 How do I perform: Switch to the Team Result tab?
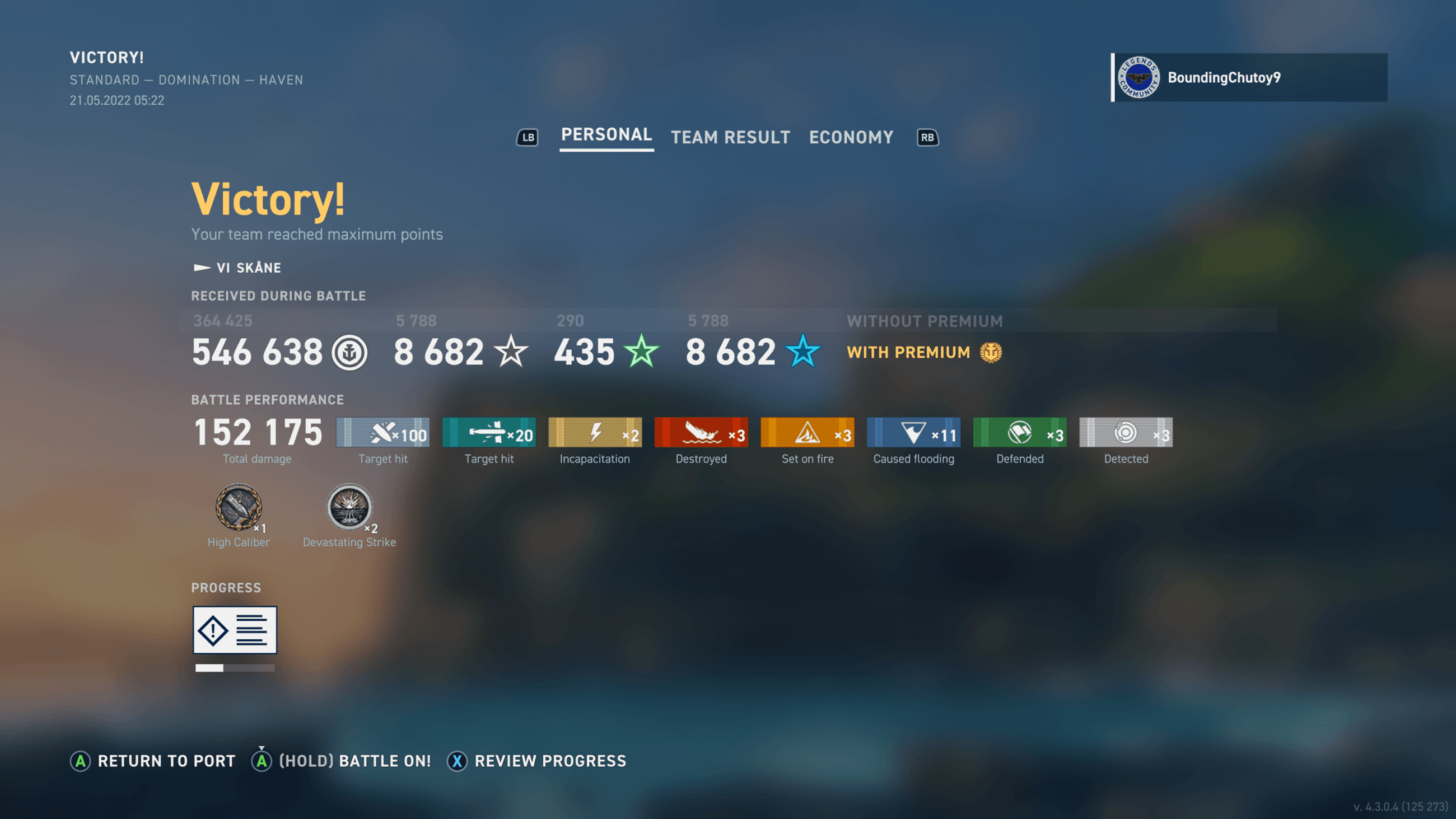[730, 137]
